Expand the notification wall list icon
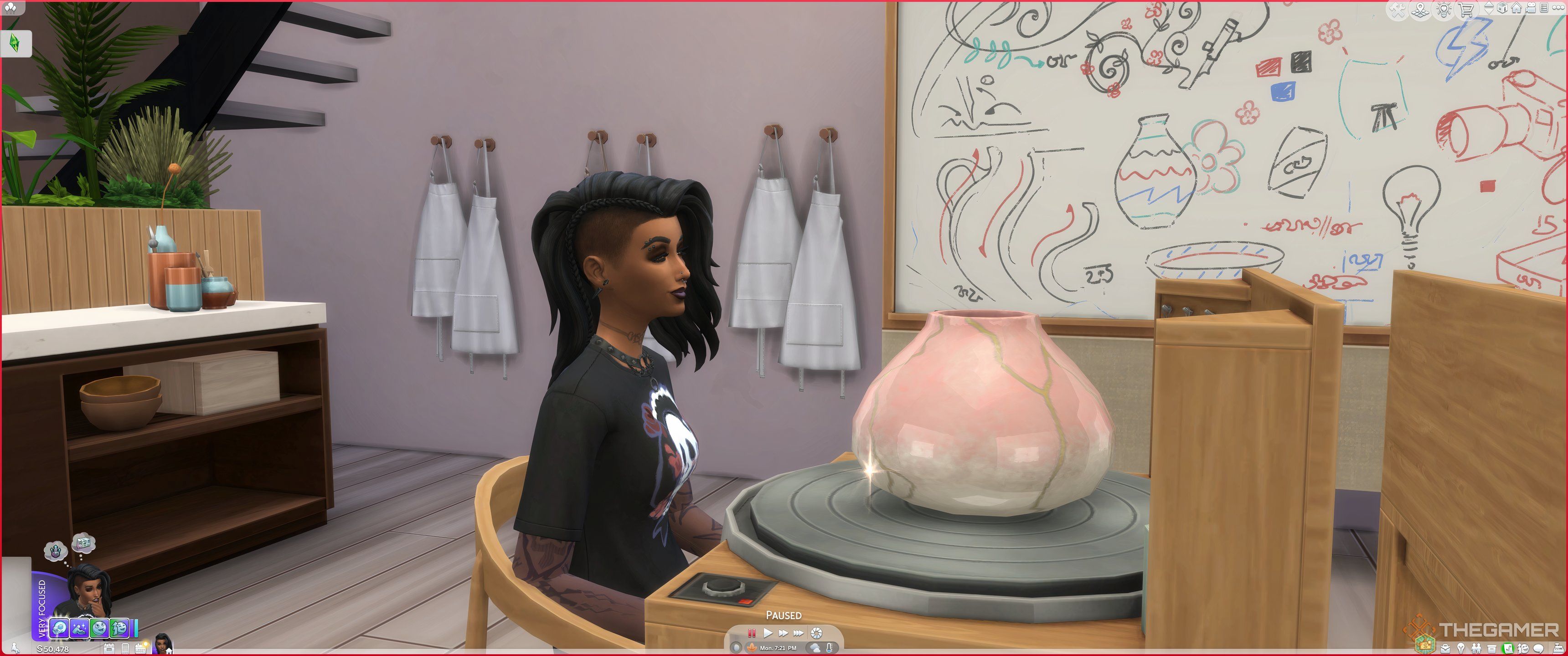 [1544, 8]
